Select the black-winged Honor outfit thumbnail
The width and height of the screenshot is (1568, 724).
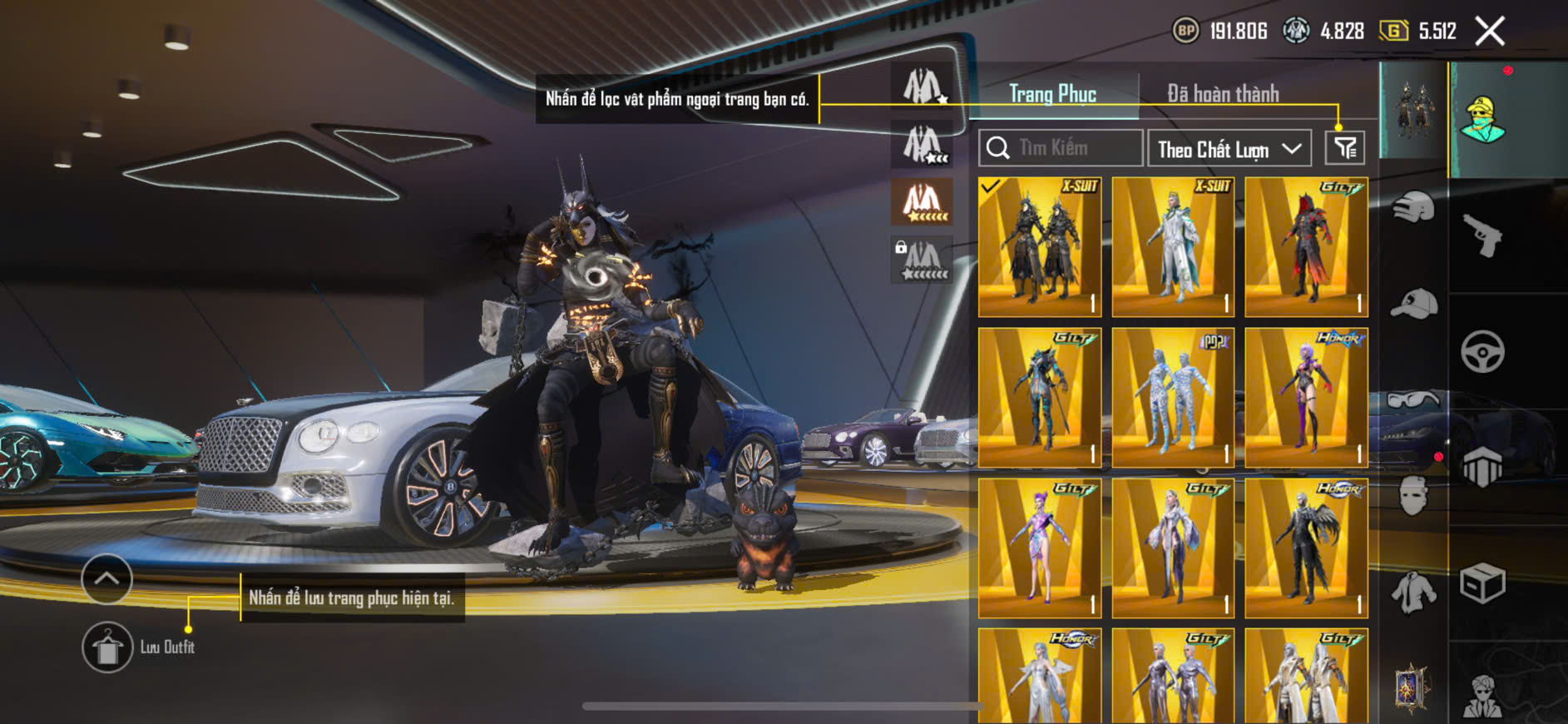[x=1306, y=548]
